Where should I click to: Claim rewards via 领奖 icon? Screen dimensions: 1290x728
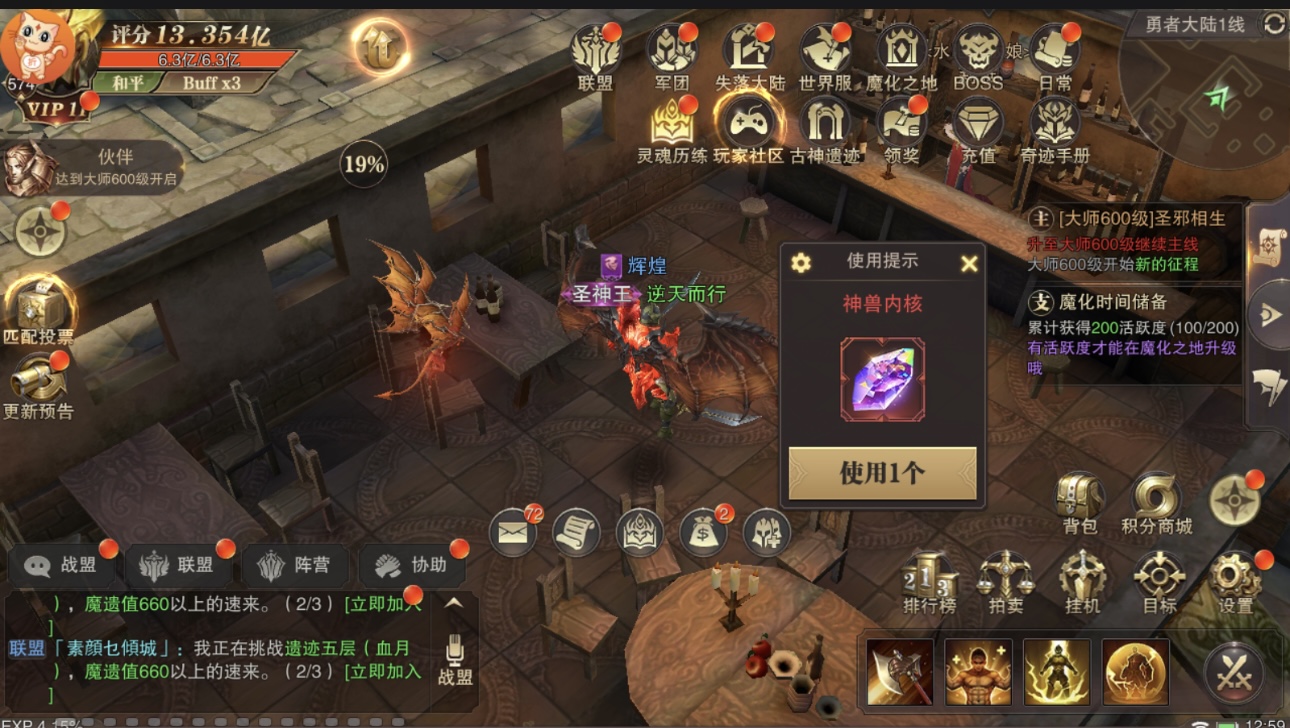point(901,128)
